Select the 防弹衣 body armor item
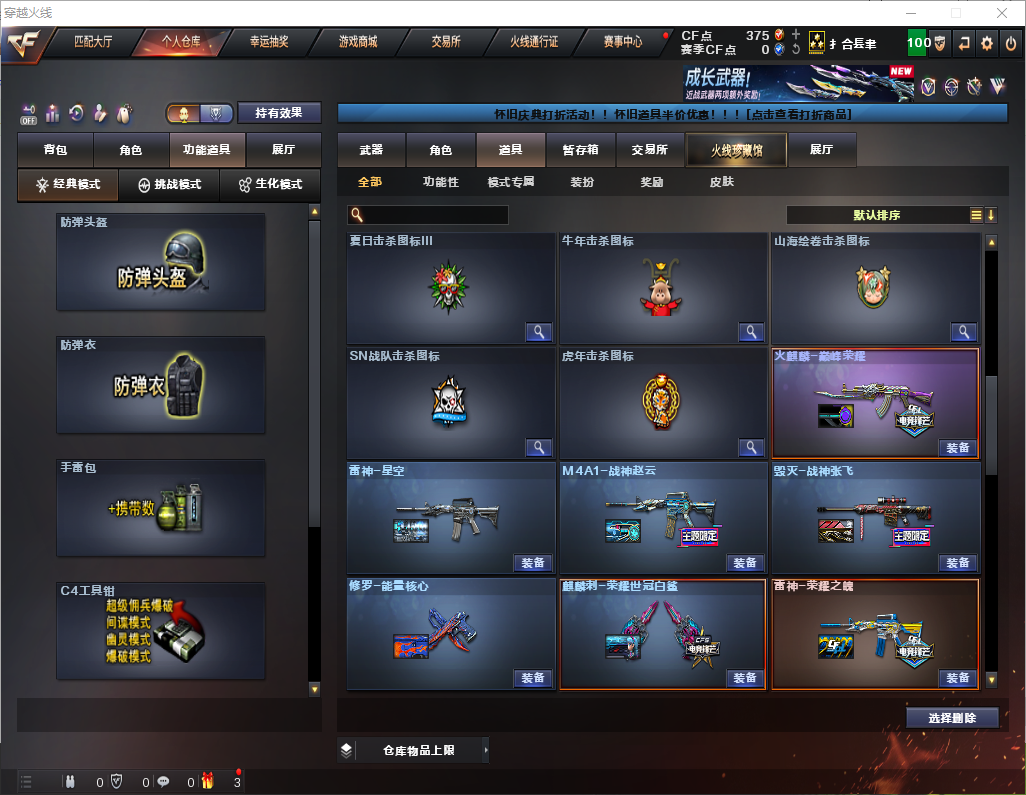Screen dimensions: 1026x795 (161, 385)
